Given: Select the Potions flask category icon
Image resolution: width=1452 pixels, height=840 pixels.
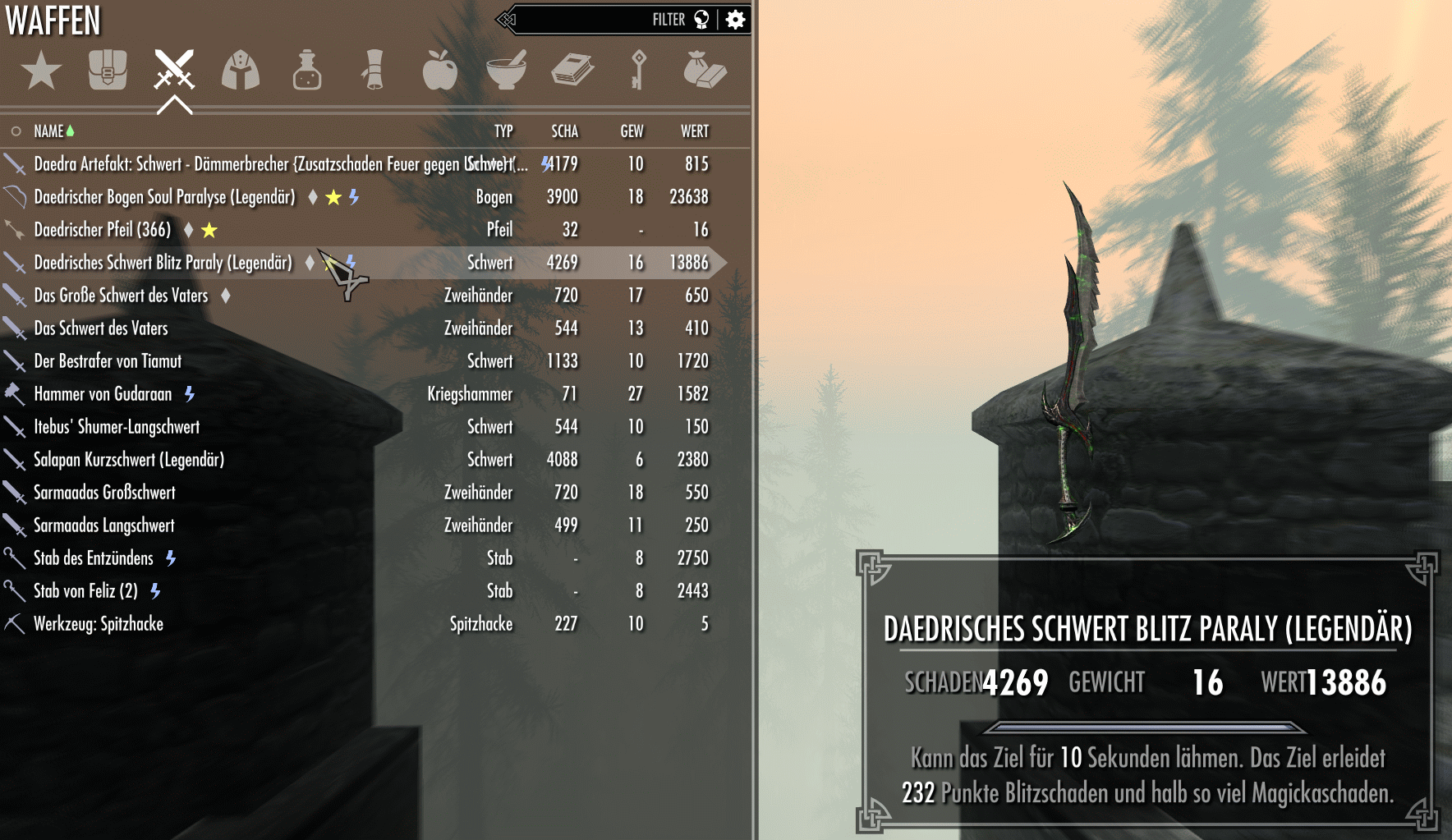Looking at the screenshot, I should pos(306,72).
